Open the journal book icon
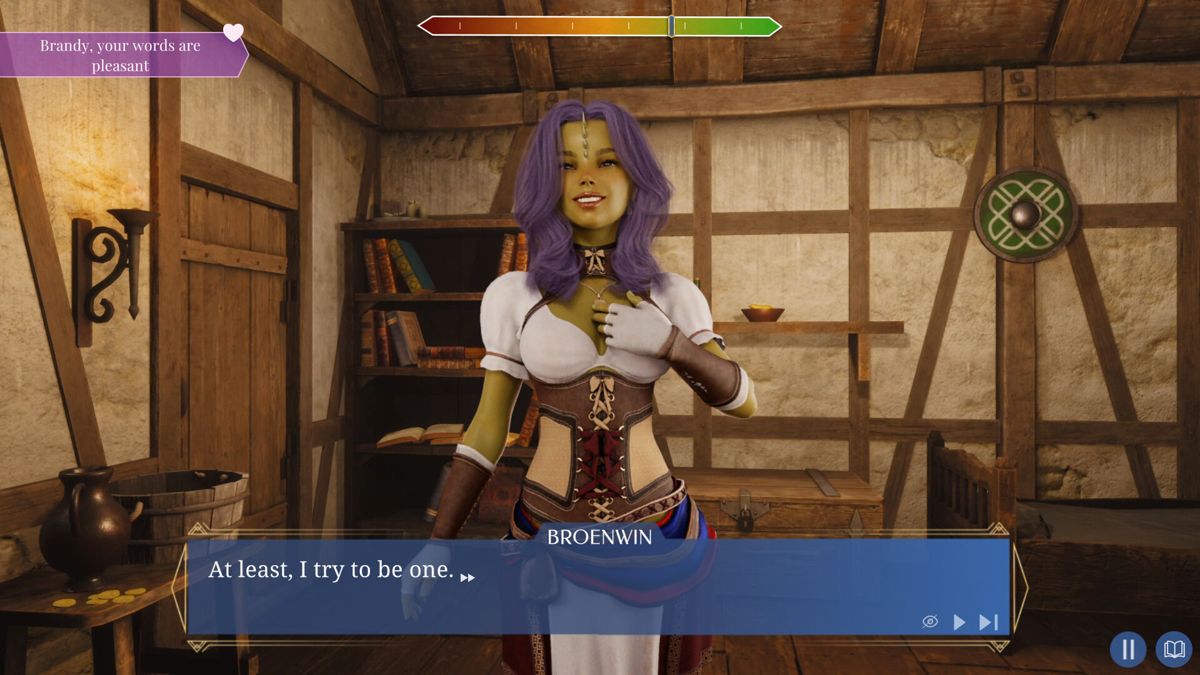 point(1174,649)
